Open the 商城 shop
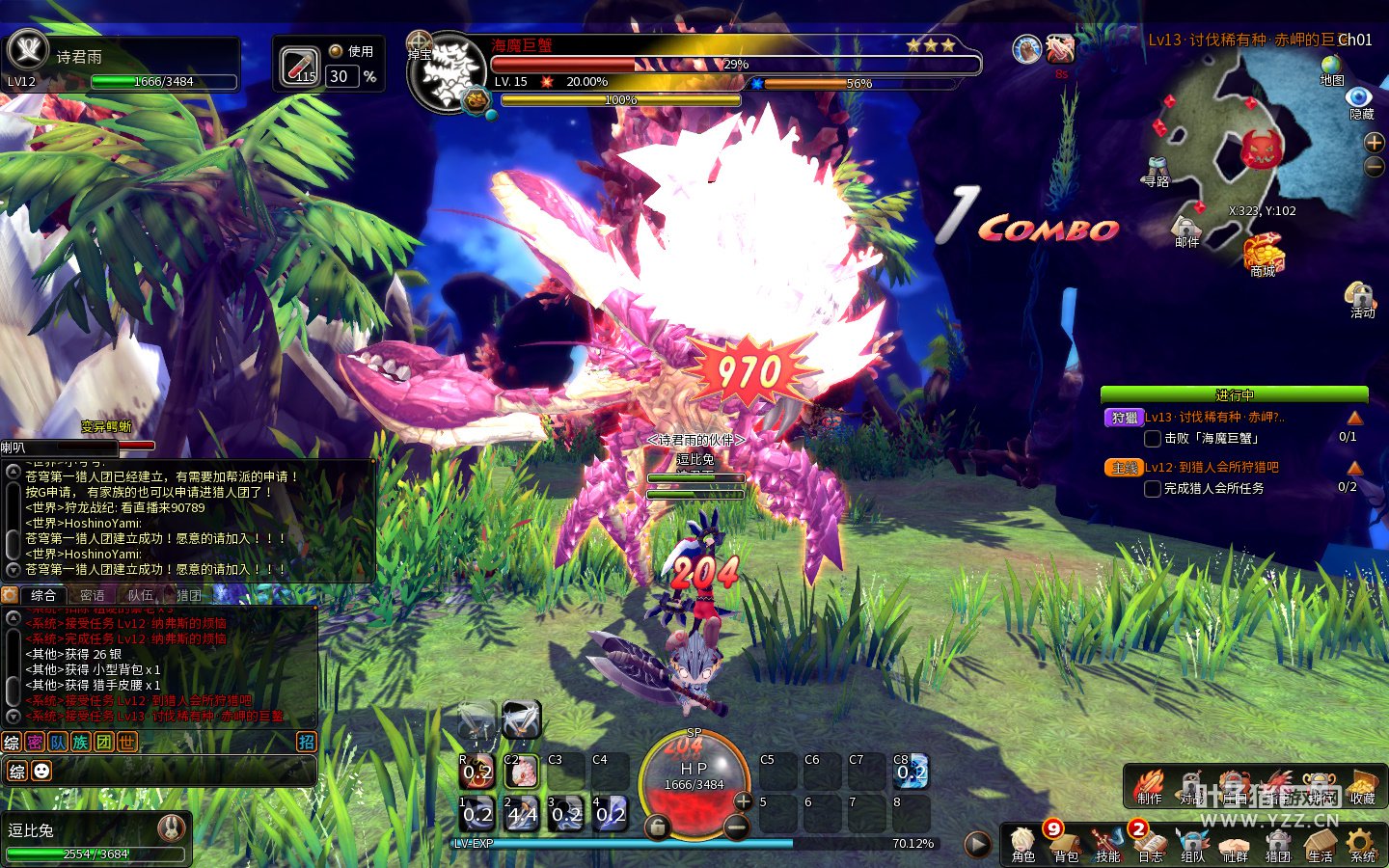 pyautogui.click(x=1263, y=256)
